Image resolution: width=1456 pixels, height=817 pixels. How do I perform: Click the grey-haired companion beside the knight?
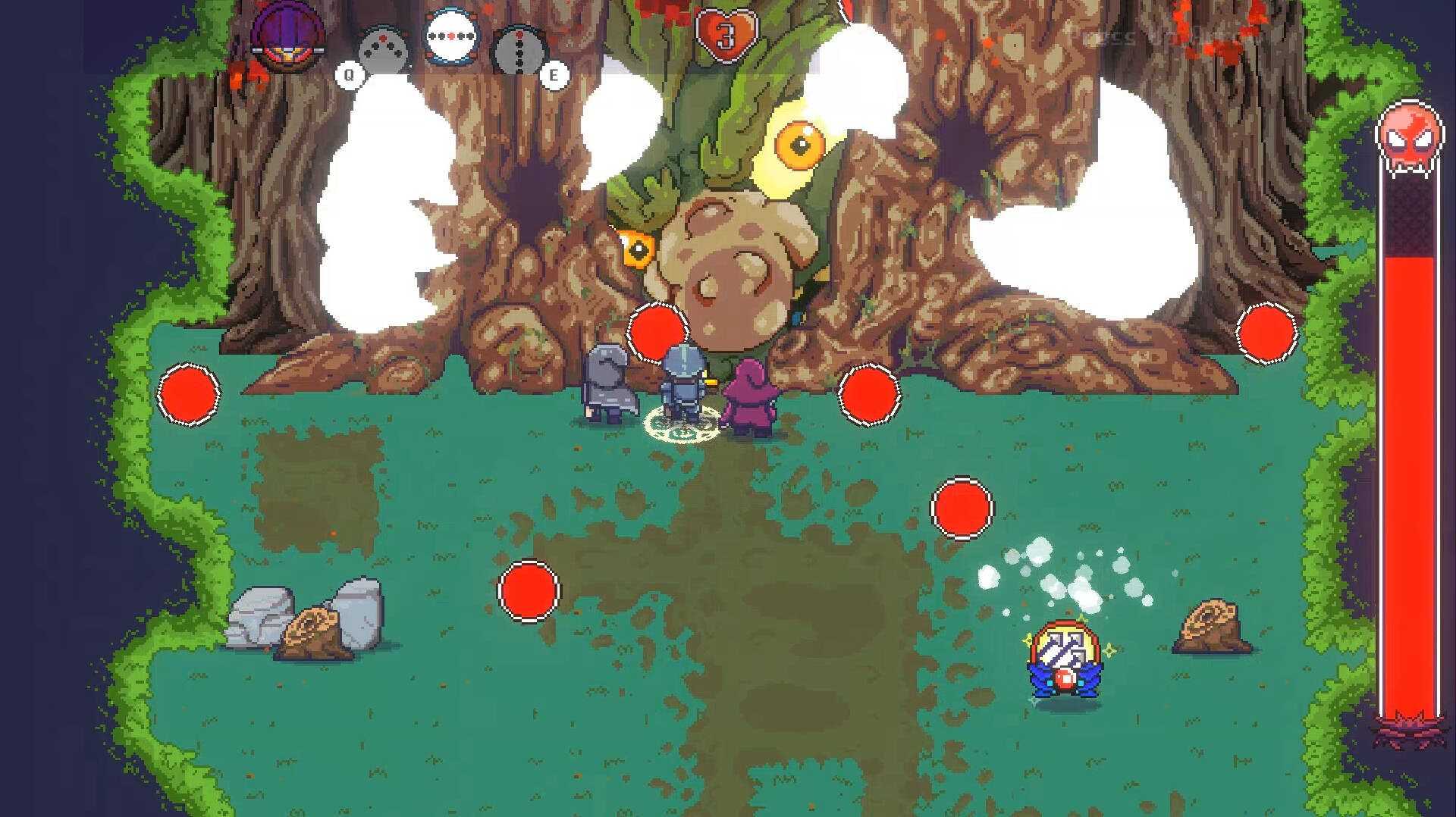[607, 387]
